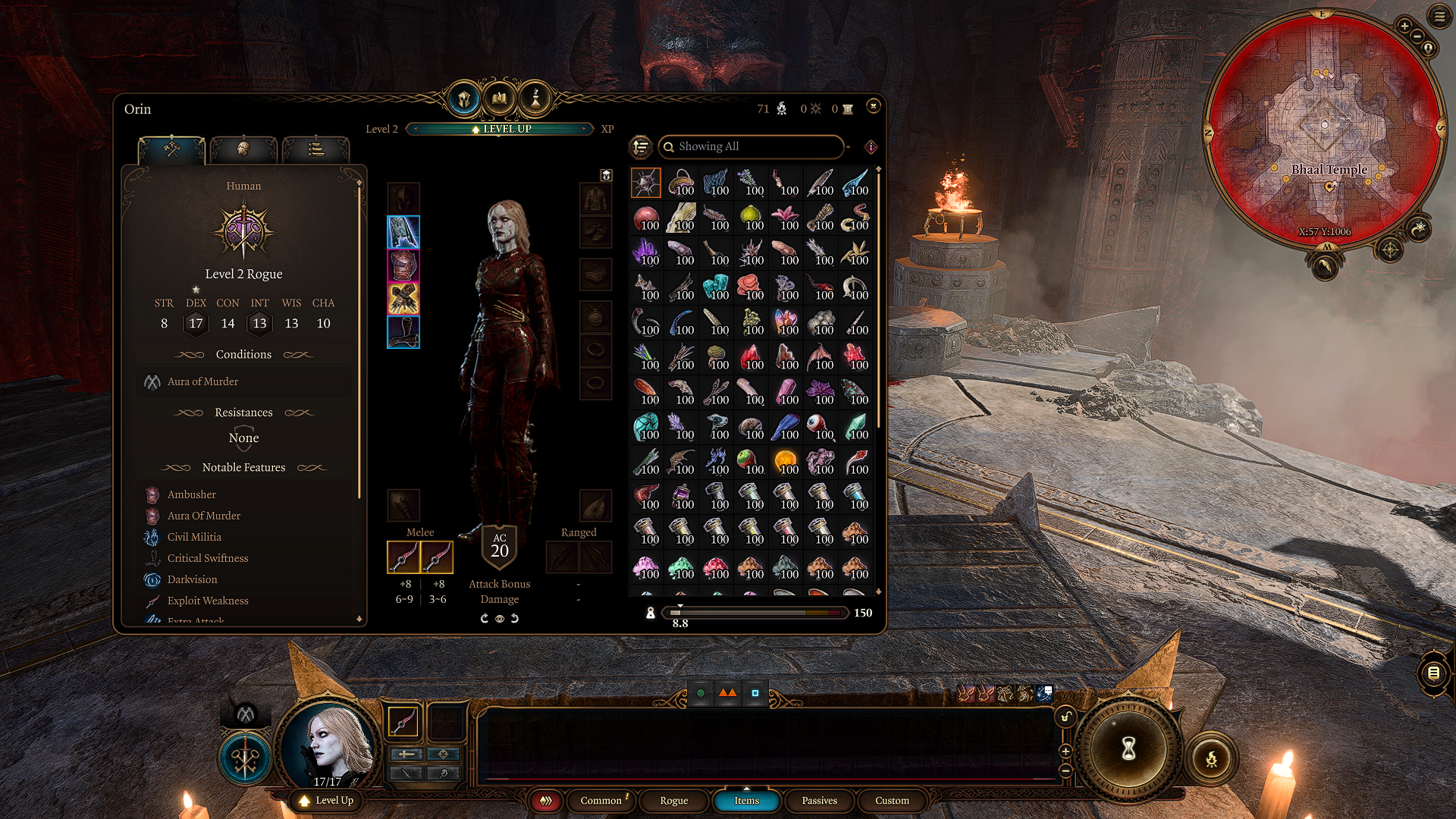The image size is (1456, 819).
Task: Click the equipped gloves slot
Action: point(403,299)
